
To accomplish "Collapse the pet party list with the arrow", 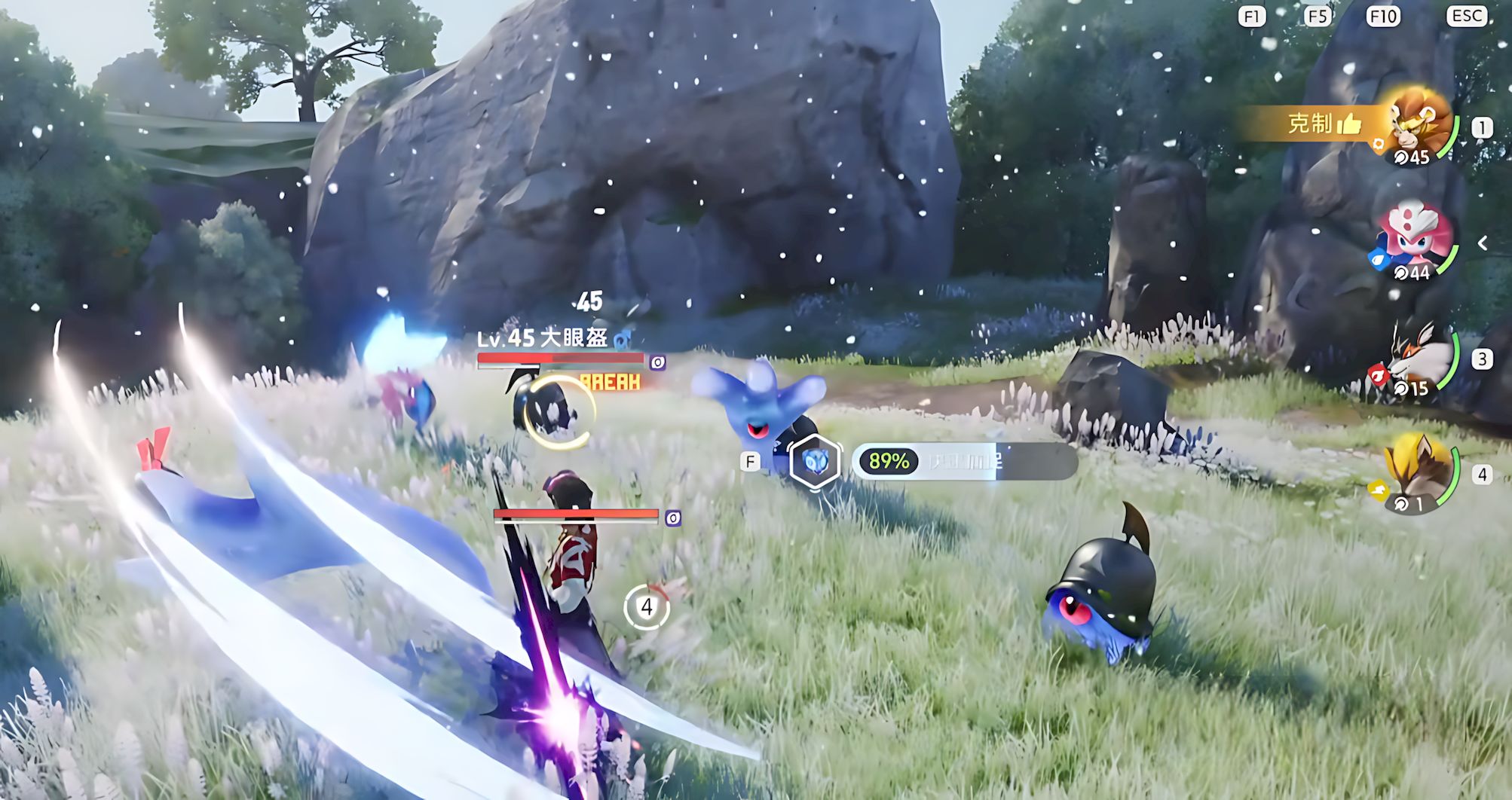I will pos(1483,243).
